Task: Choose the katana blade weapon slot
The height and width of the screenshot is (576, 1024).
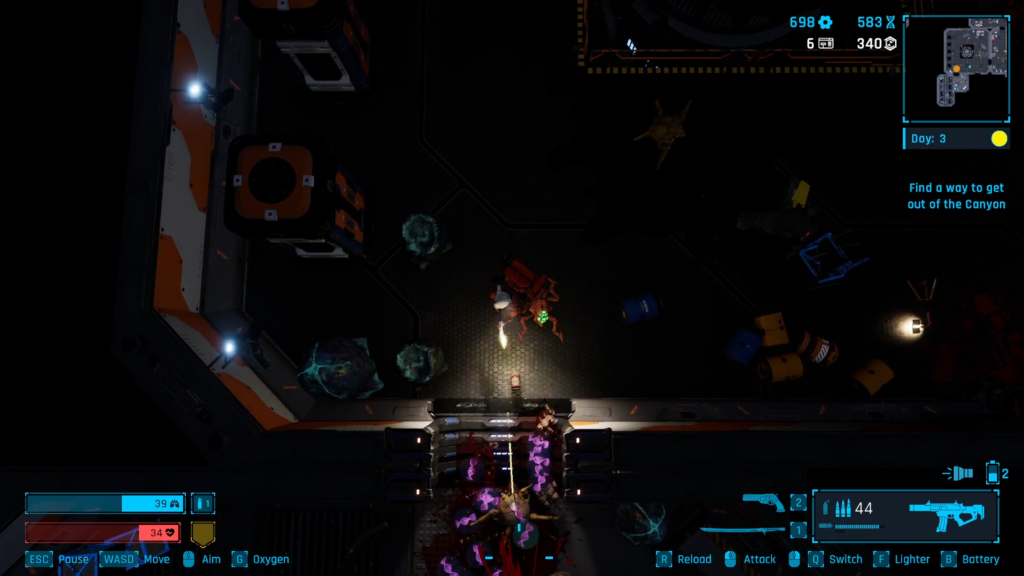Action: (x=745, y=530)
